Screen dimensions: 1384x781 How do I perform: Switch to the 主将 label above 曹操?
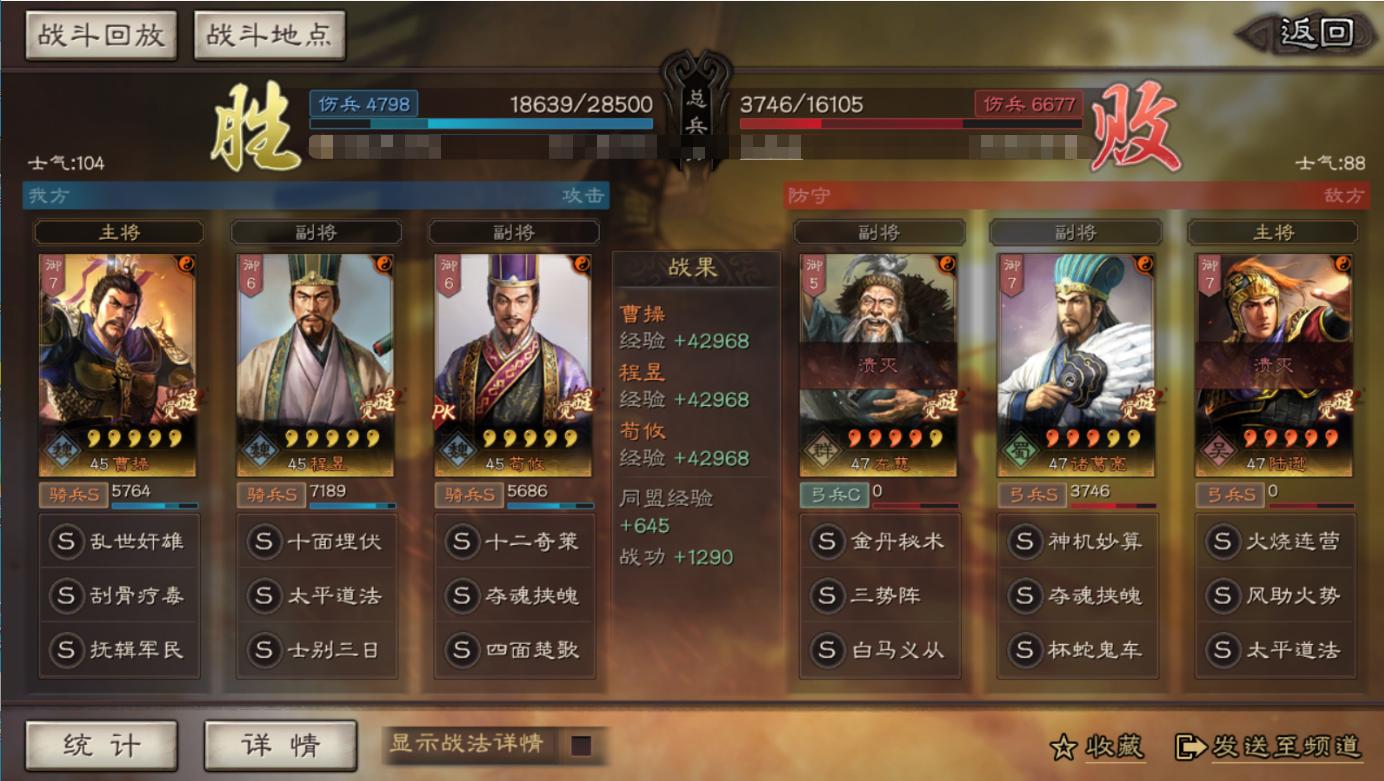119,232
